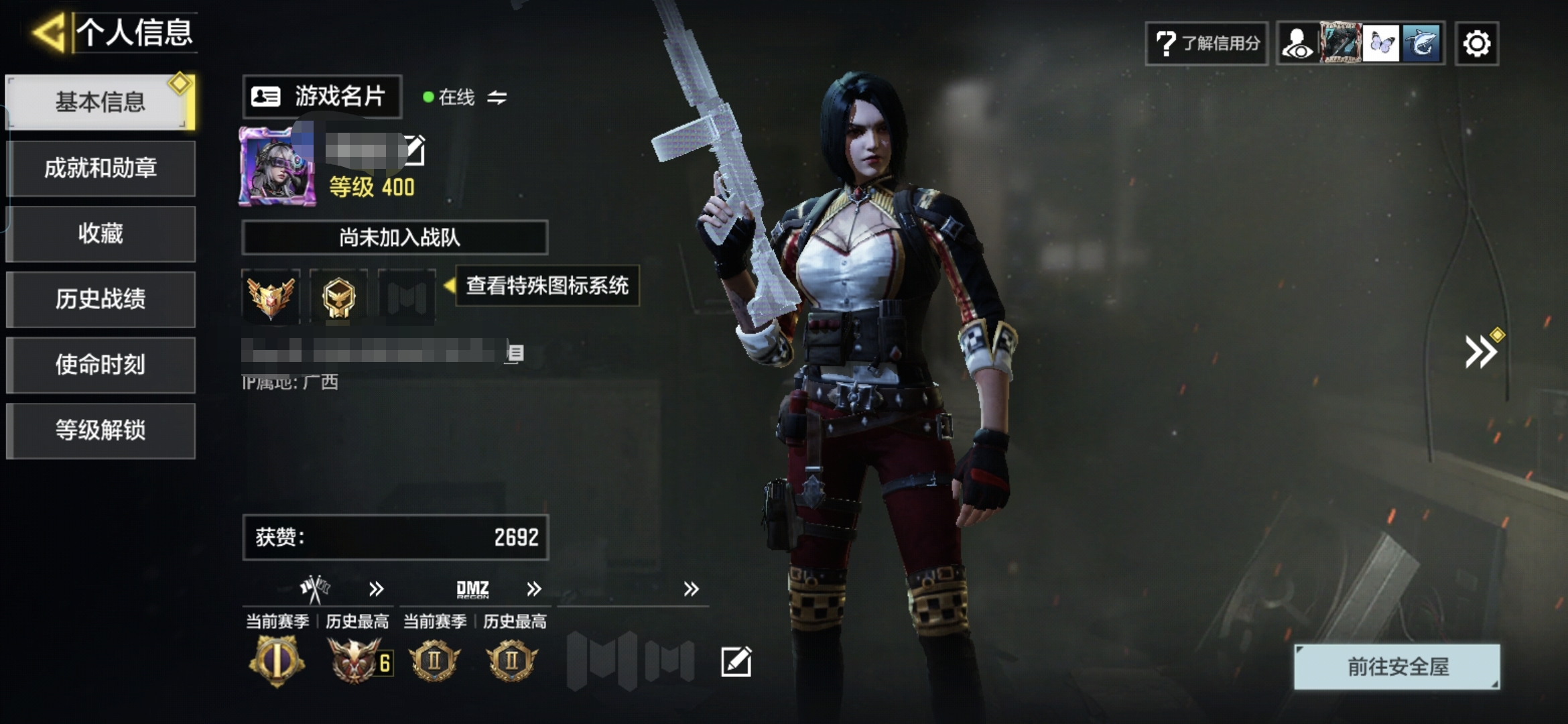The width and height of the screenshot is (1568, 724).
Task: Open 查看特殊图标系统 info
Action: [547, 286]
